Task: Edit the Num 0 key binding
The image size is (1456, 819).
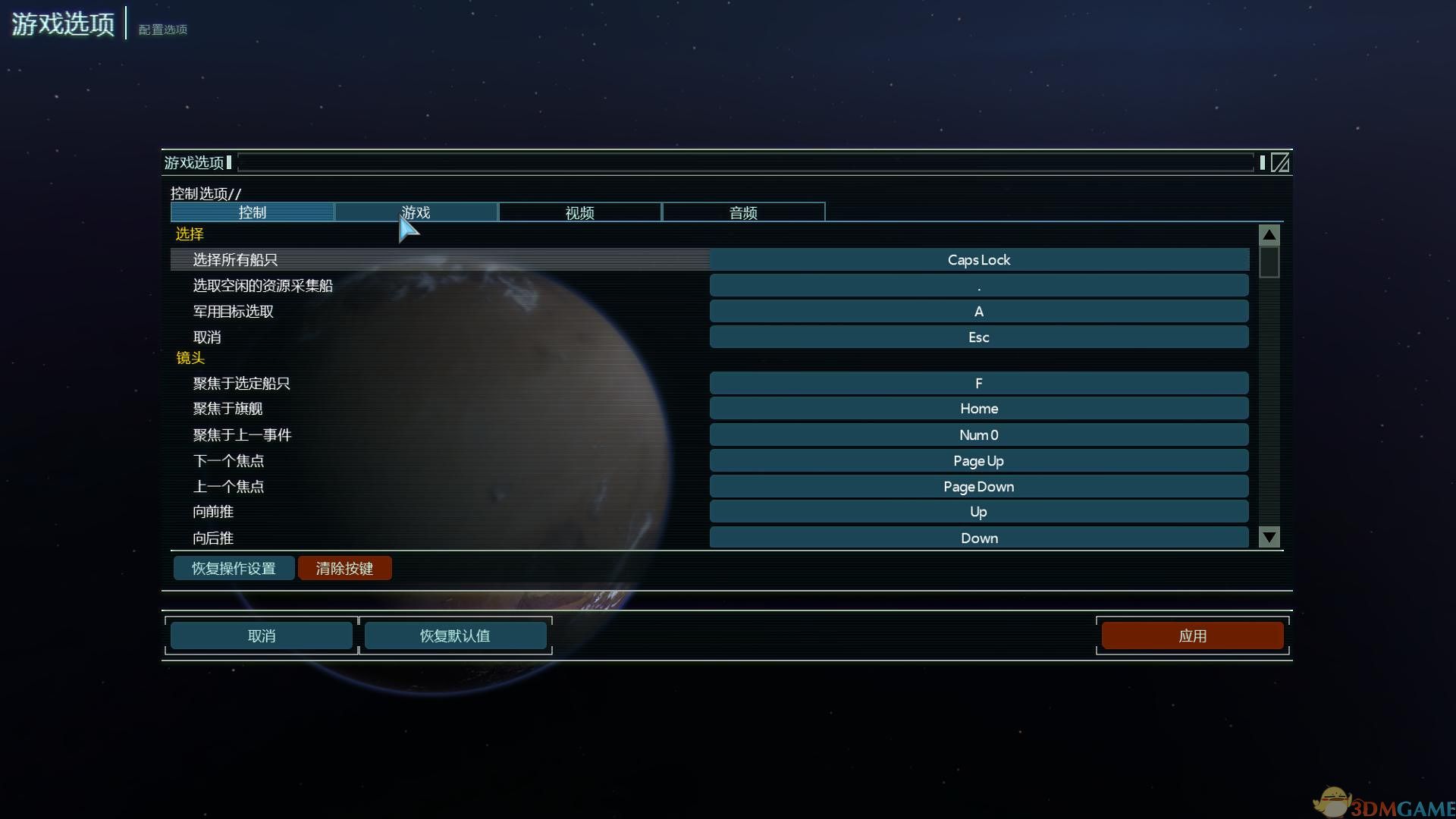Action: [978, 435]
